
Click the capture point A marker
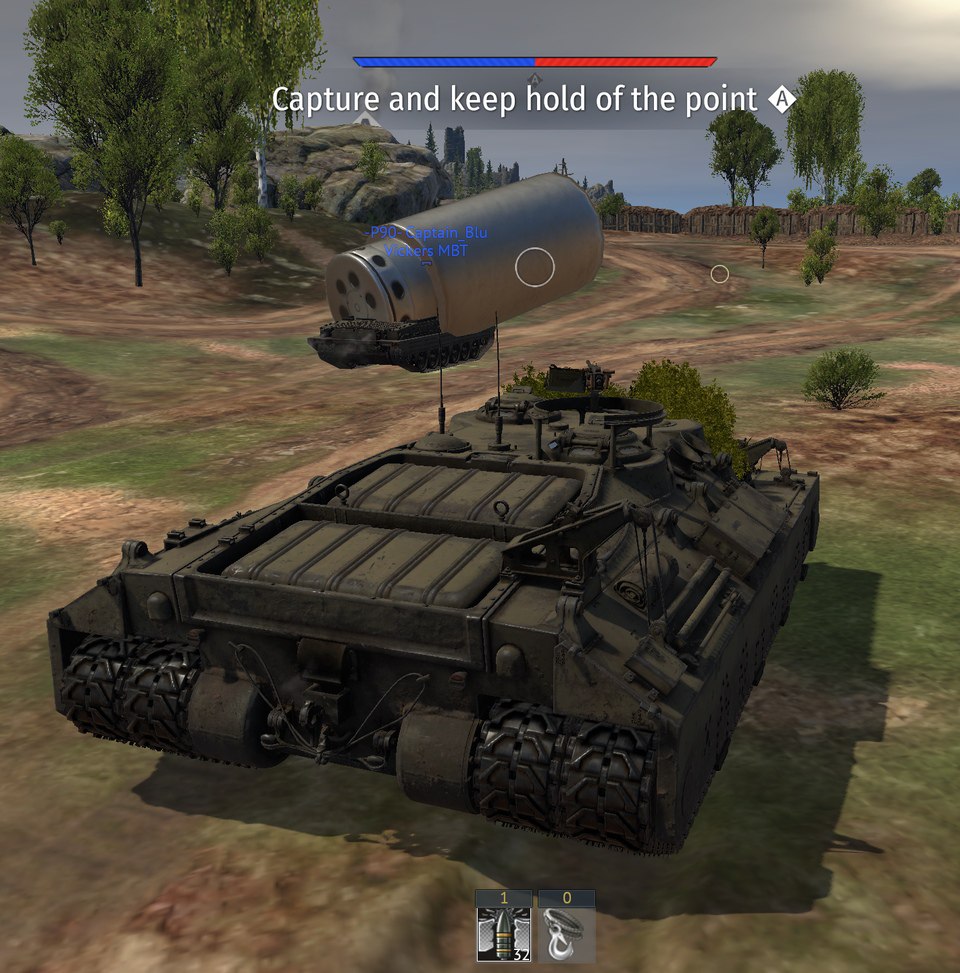tap(782, 99)
